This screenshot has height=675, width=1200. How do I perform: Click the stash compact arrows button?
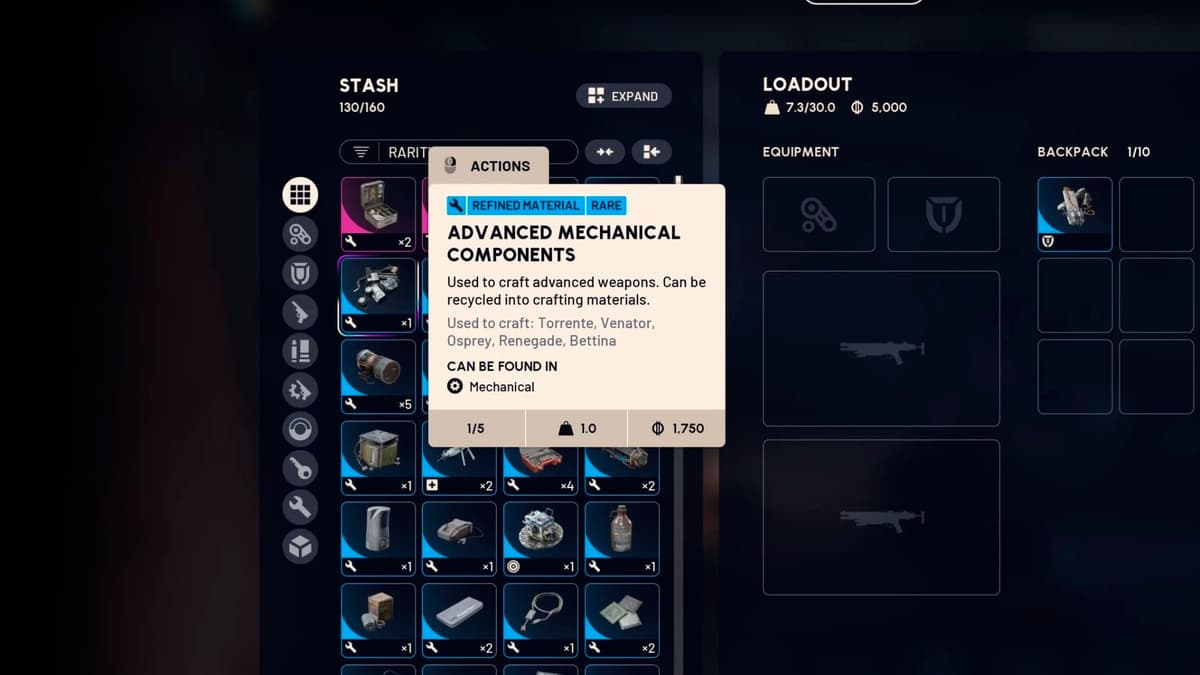(x=604, y=152)
